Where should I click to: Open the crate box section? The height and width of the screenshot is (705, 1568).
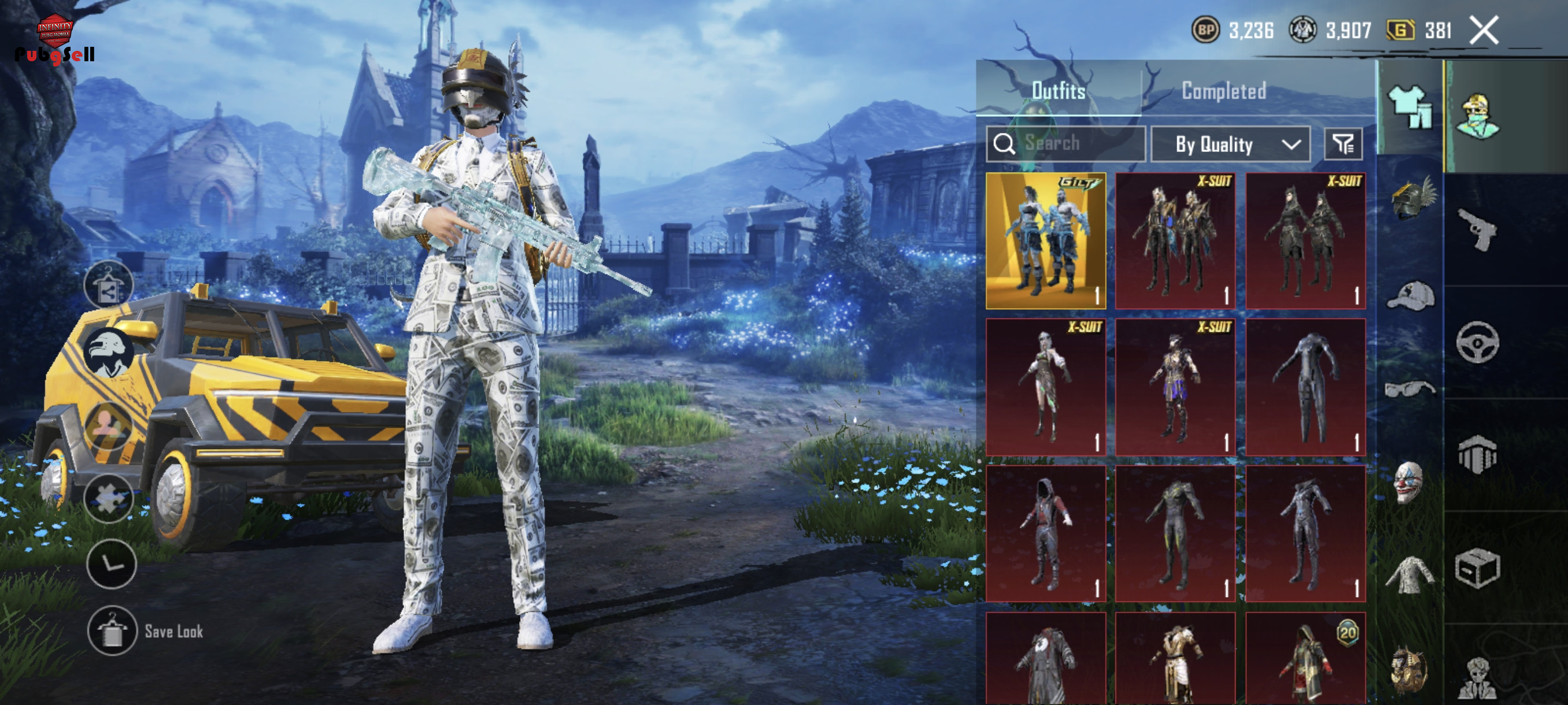1477,568
